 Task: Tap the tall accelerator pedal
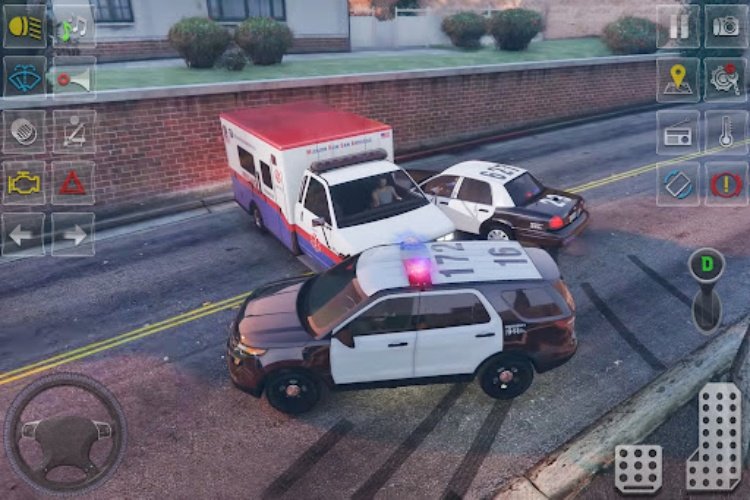point(714,435)
